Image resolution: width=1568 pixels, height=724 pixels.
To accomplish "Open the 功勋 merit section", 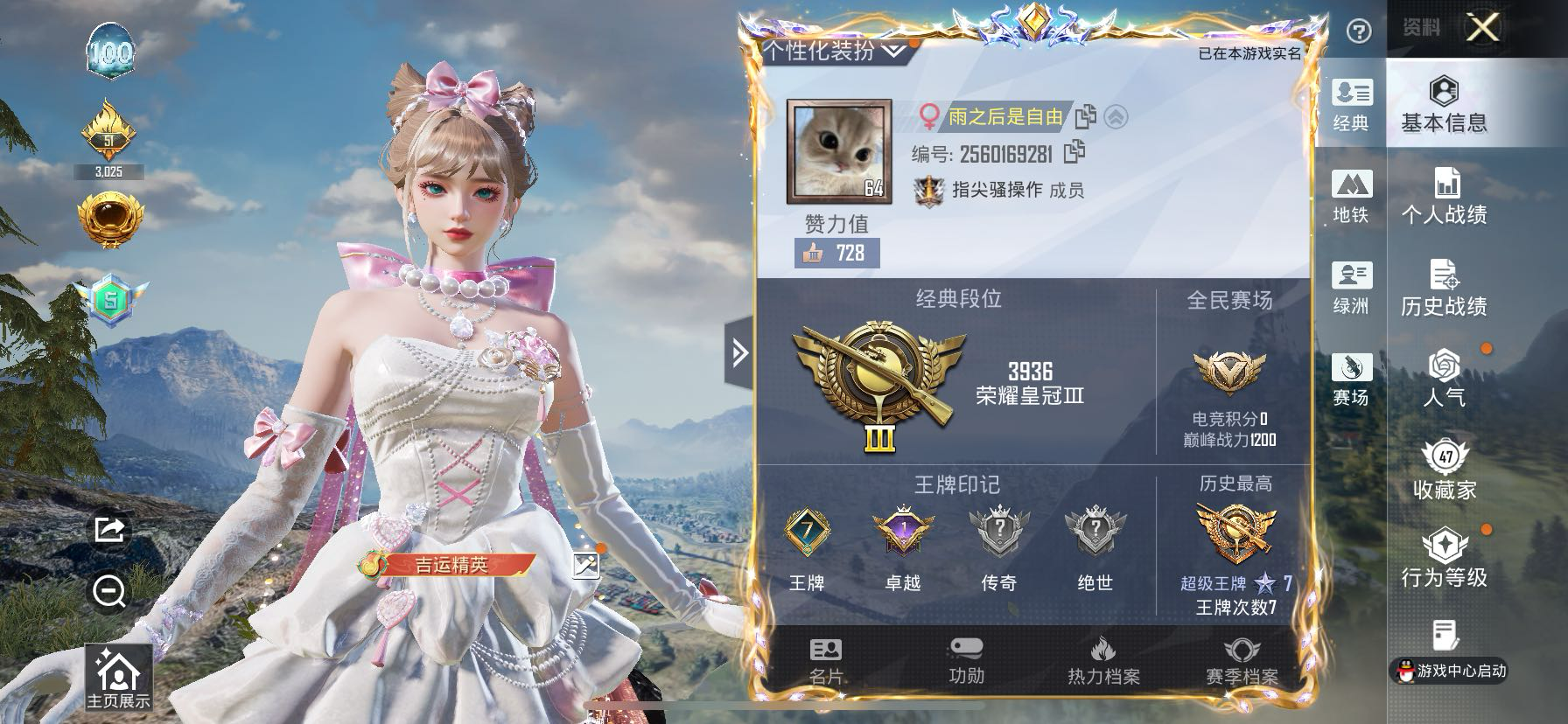I will click(x=966, y=661).
